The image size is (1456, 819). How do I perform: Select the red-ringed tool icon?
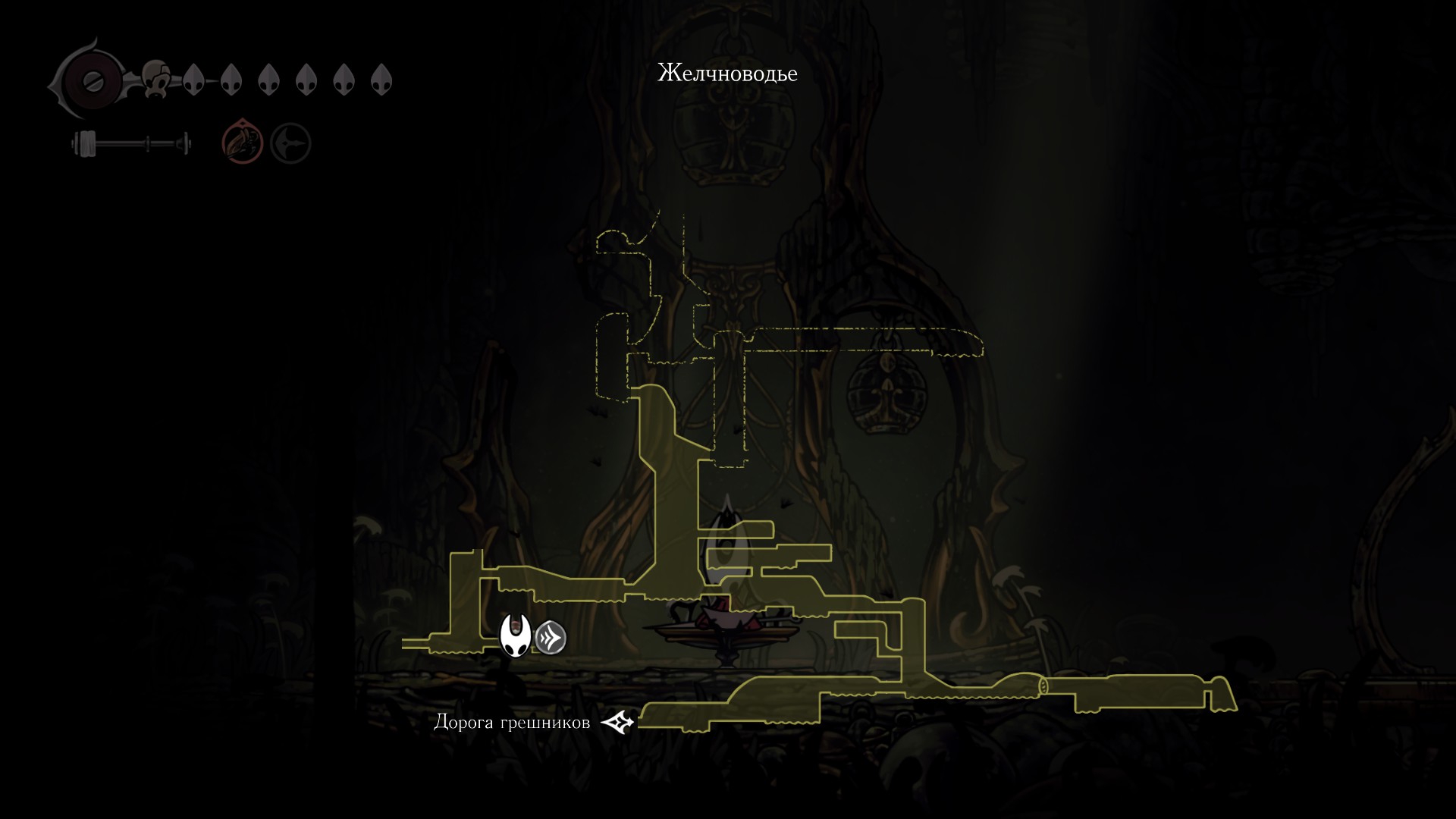(242, 143)
